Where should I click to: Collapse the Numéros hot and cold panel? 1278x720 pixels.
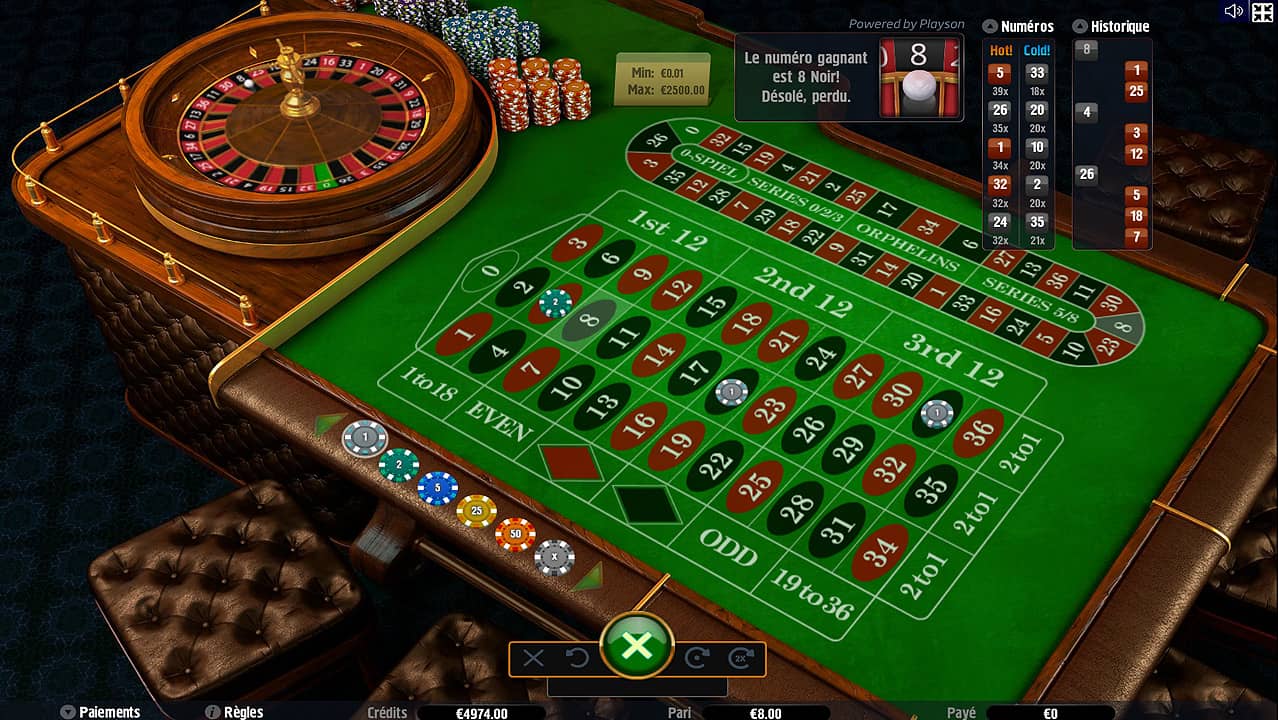tap(990, 27)
